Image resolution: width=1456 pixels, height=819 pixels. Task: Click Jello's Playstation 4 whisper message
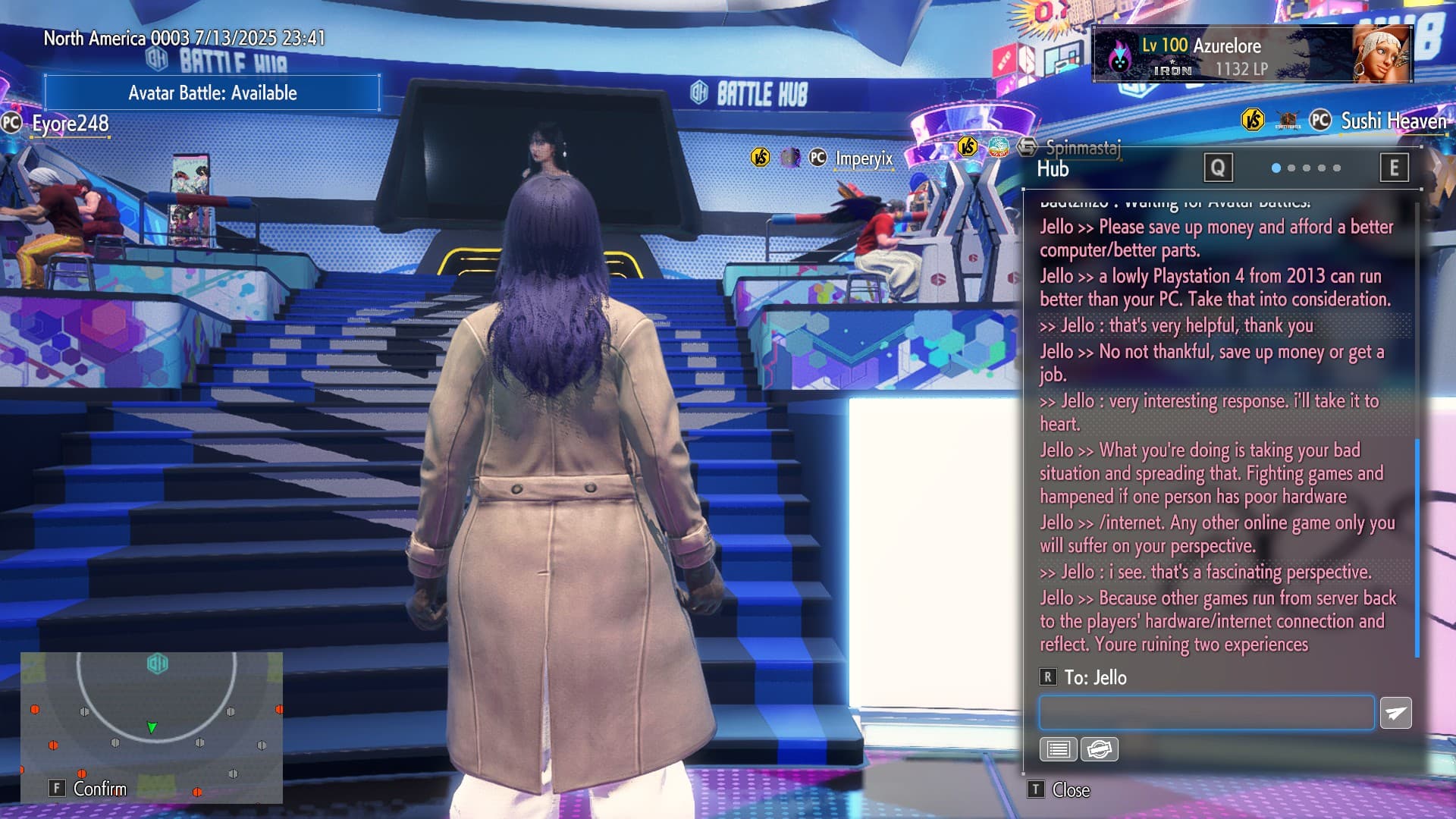click(1215, 287)
